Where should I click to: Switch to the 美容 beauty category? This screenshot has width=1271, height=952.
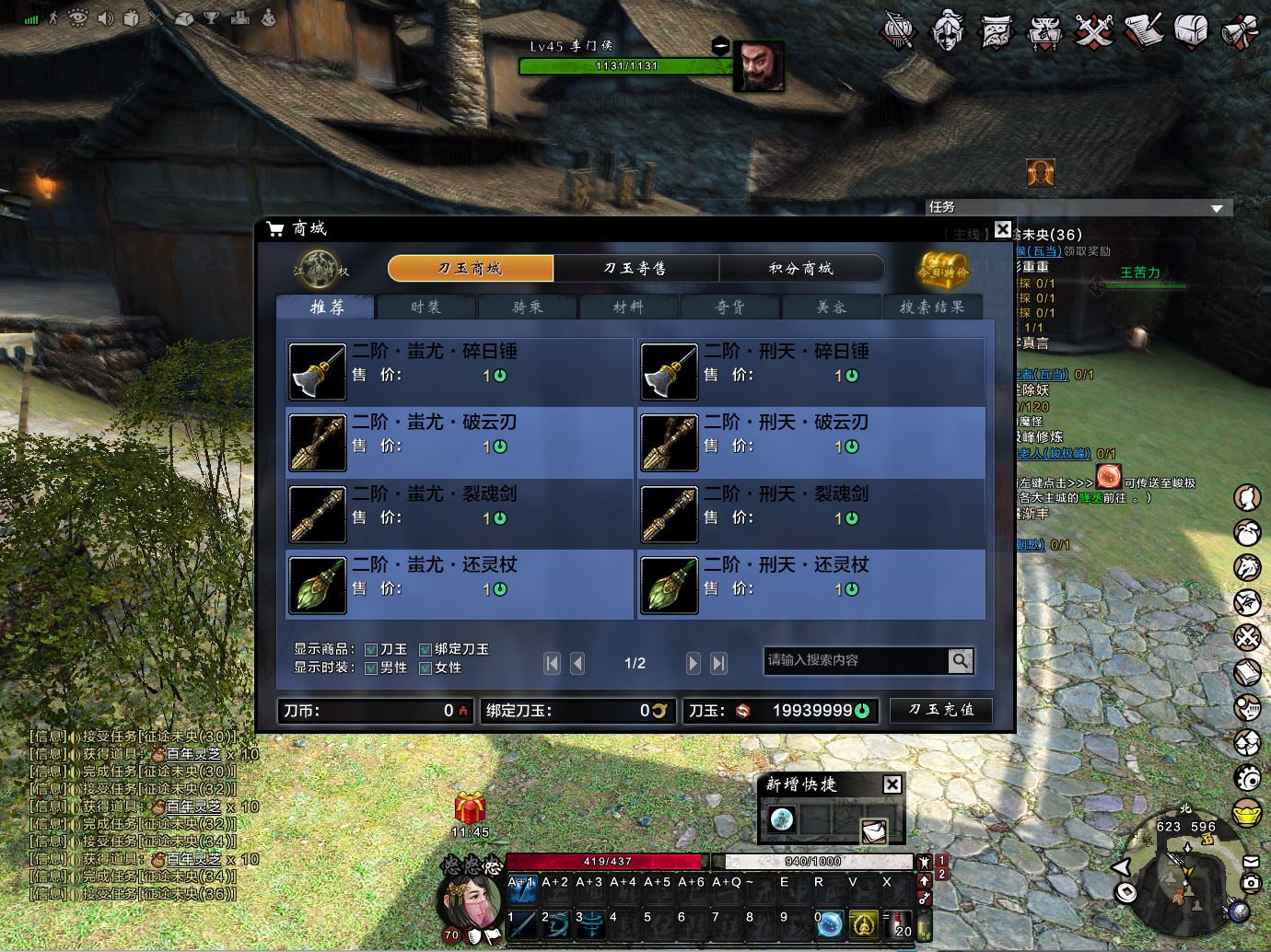click(x=831, y=307)
